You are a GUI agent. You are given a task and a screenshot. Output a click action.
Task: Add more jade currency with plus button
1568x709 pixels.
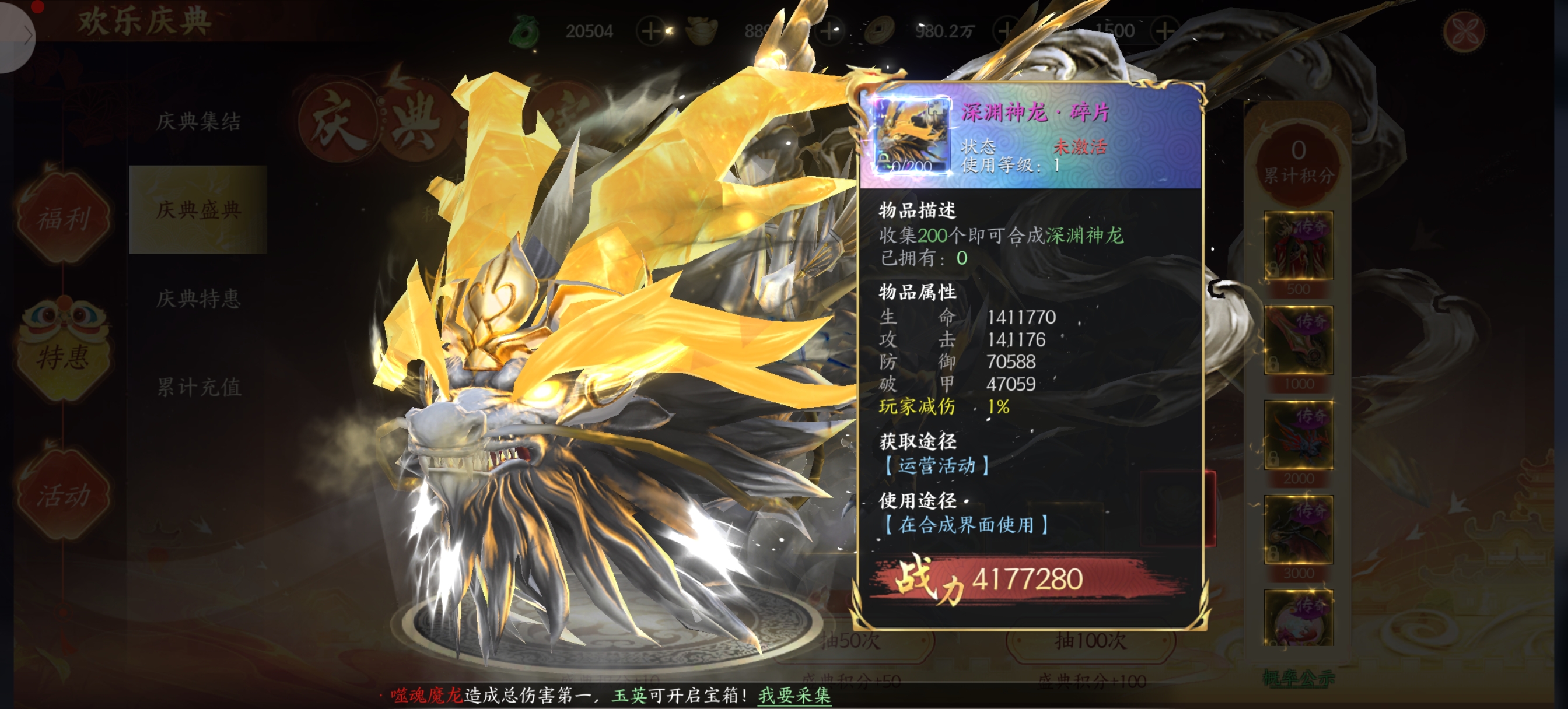(x=650, y=30)
